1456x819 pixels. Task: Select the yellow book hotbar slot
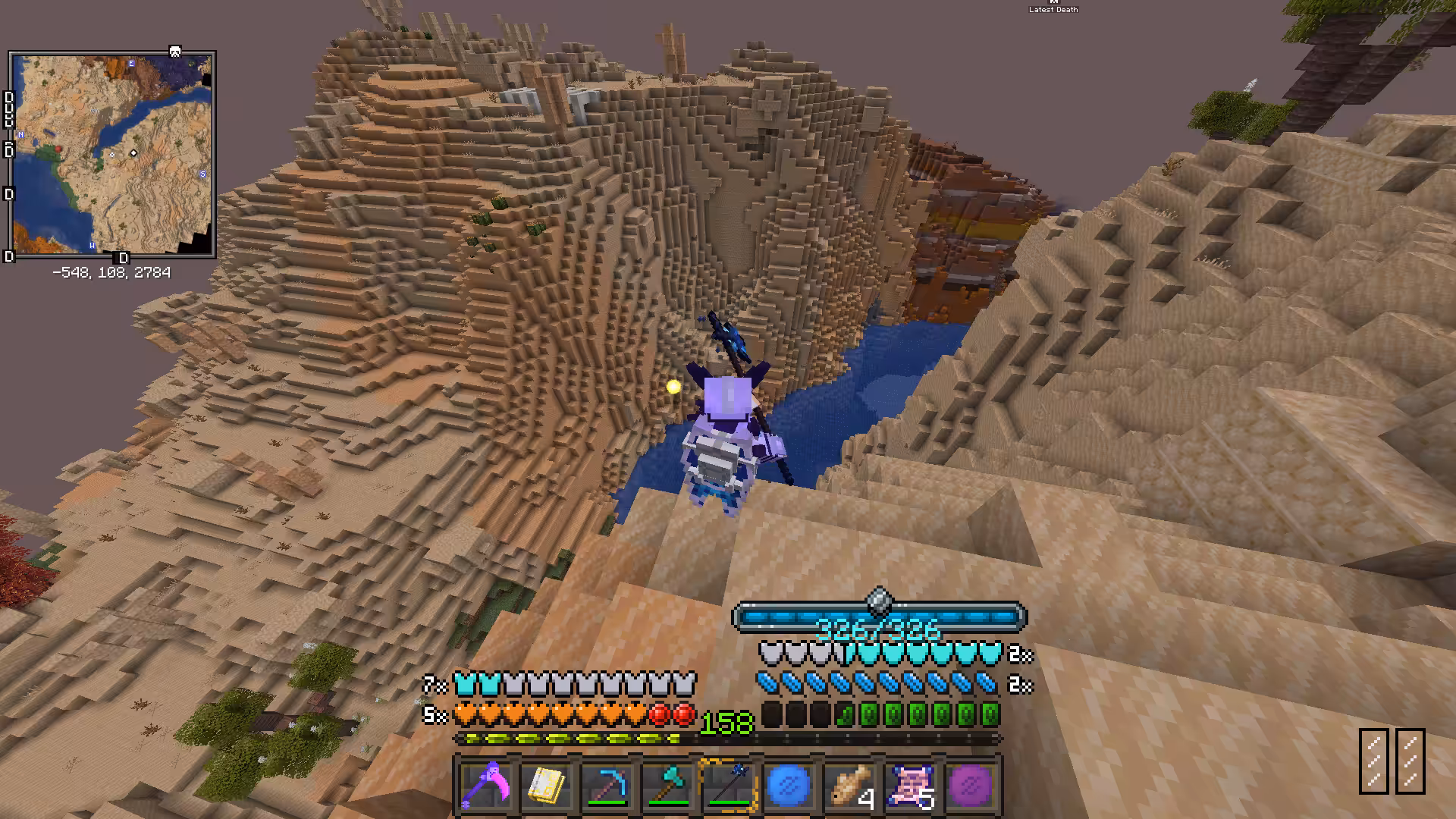(x=547, y=786)
